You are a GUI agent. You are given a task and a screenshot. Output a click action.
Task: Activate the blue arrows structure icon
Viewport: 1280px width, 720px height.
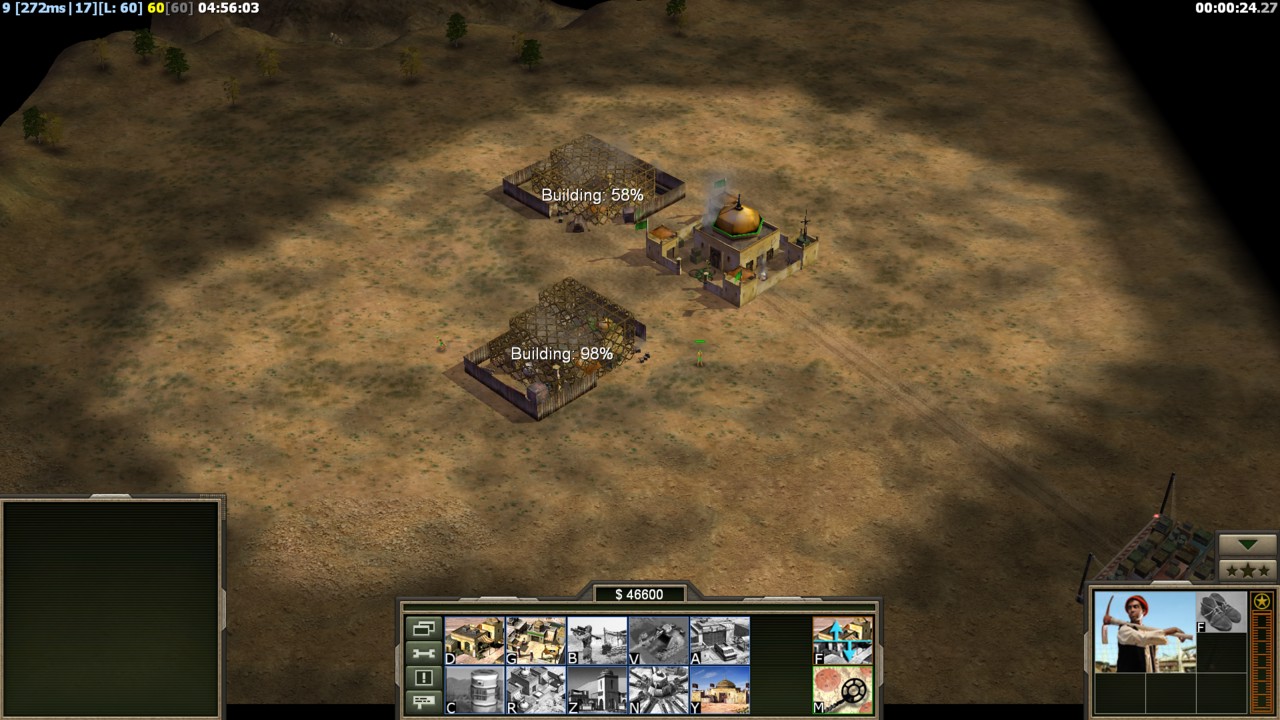click(x=842, y=640)
